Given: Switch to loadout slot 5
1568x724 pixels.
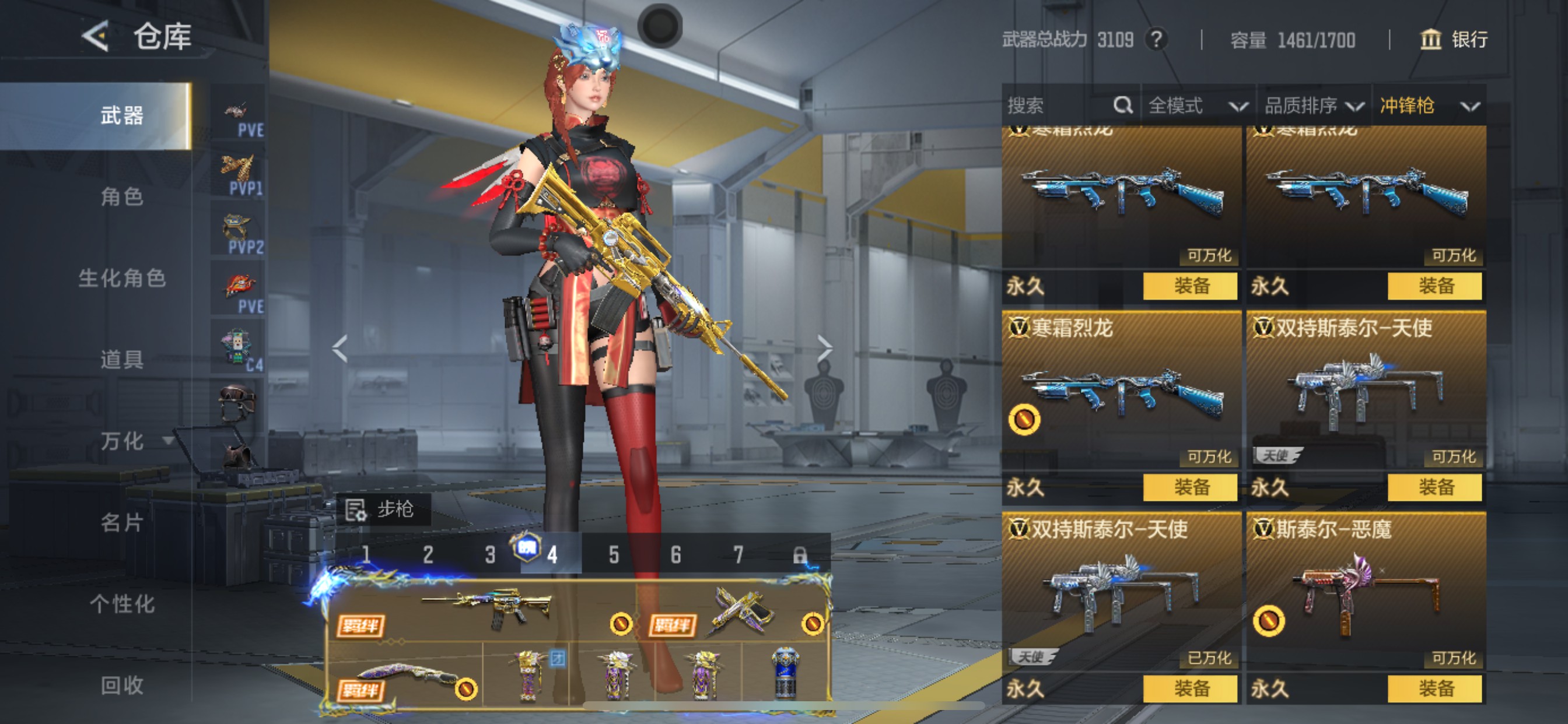Looking at the screenshot, I should click(x=614, y=555).
